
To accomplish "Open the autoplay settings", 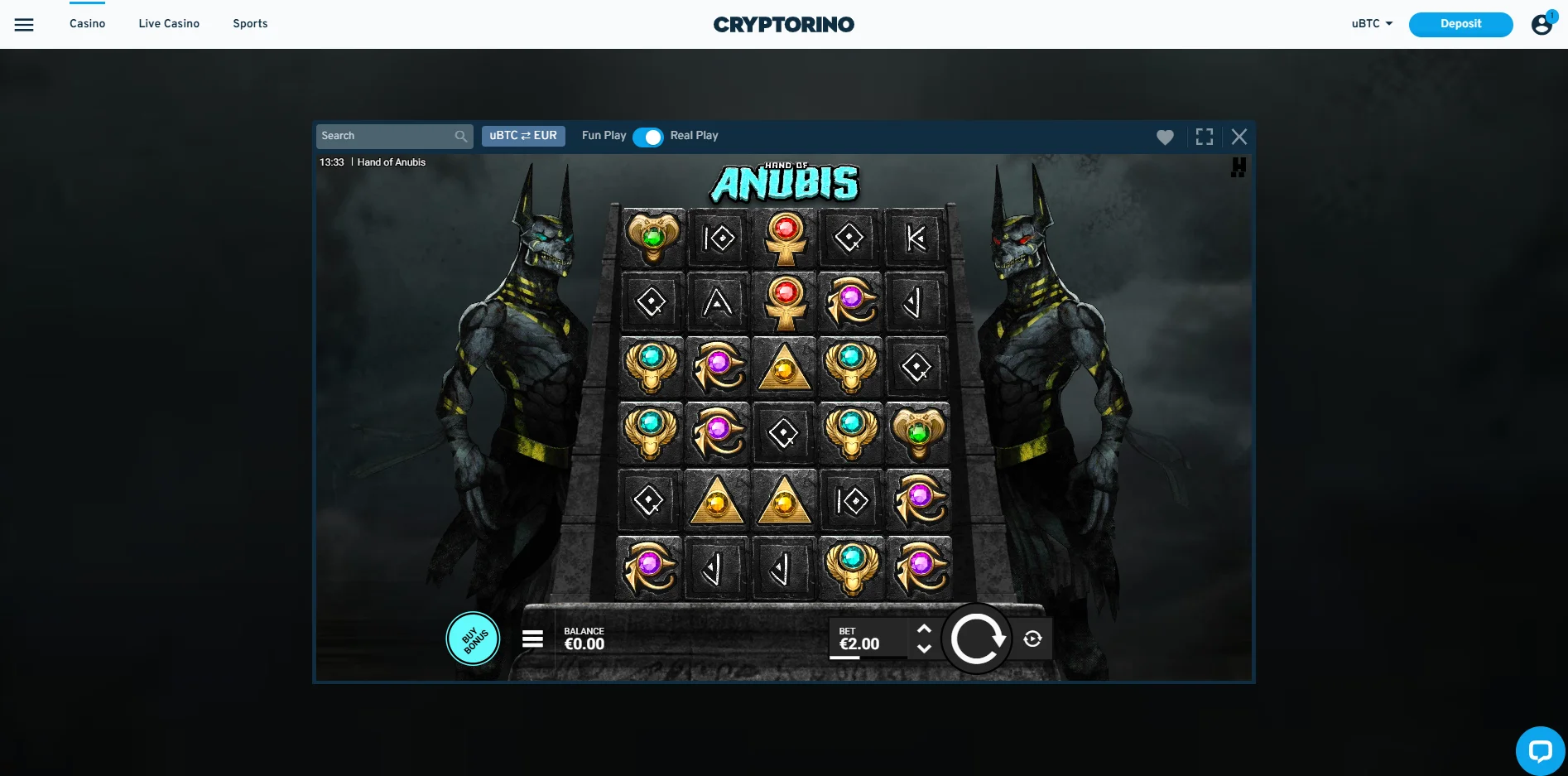I will click(1031, 639).
